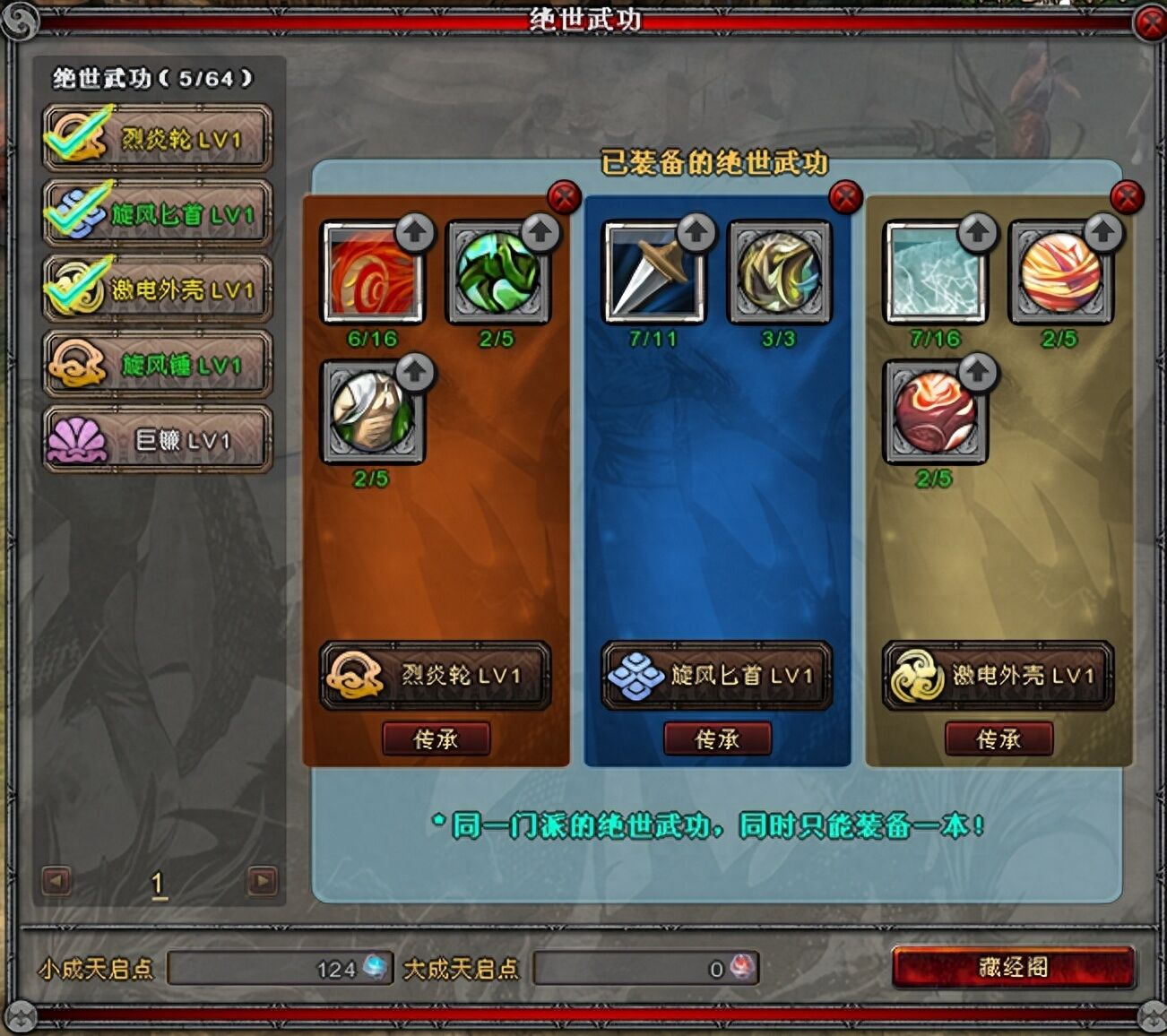This screenshot has height=1036, width=1167.
Task: Click the equipped 激电外壳 LV1 book plate
Action: tap(998, 676)
